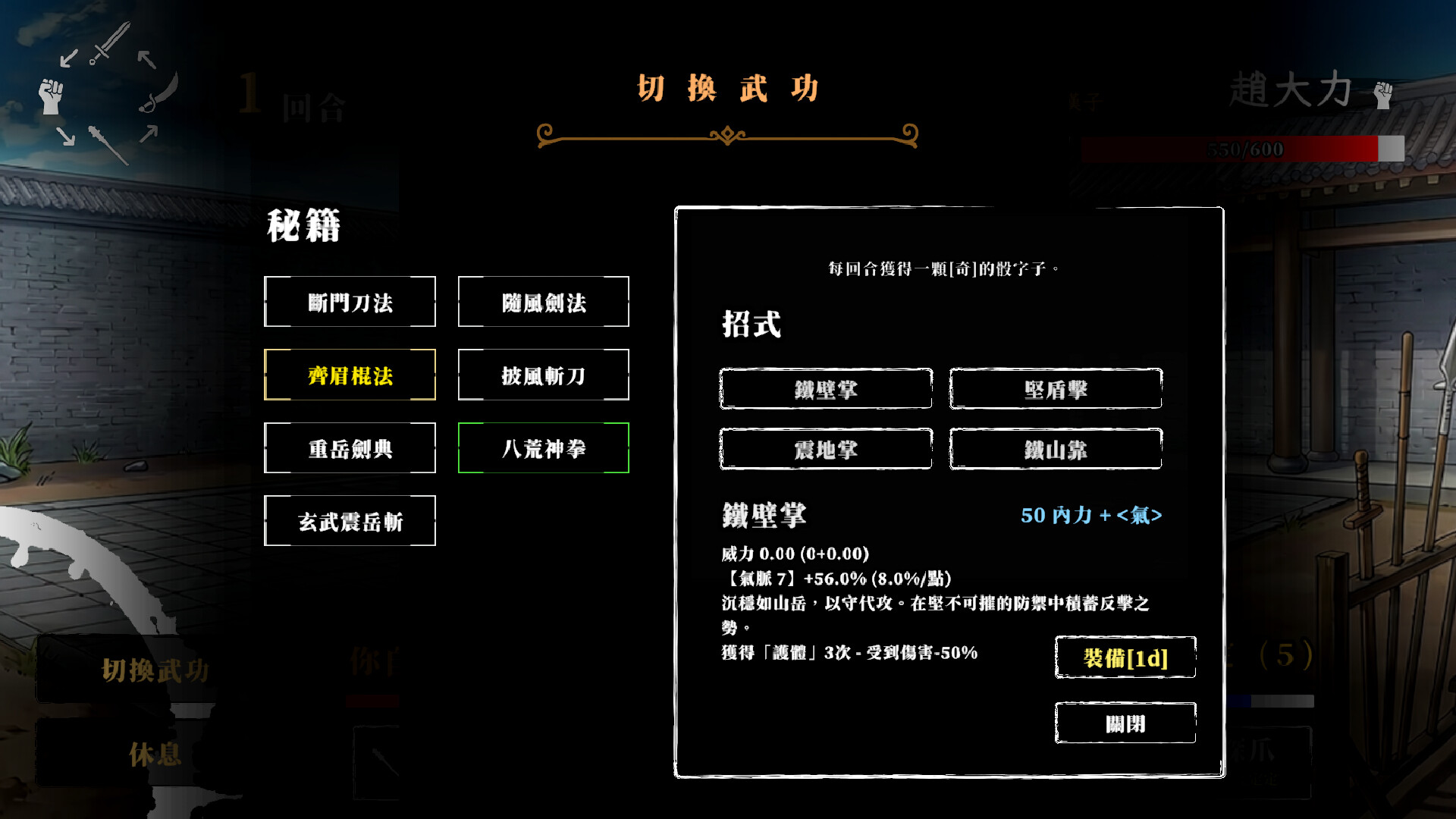Close the skill panel with 關閉

(x=1125, y=723)
